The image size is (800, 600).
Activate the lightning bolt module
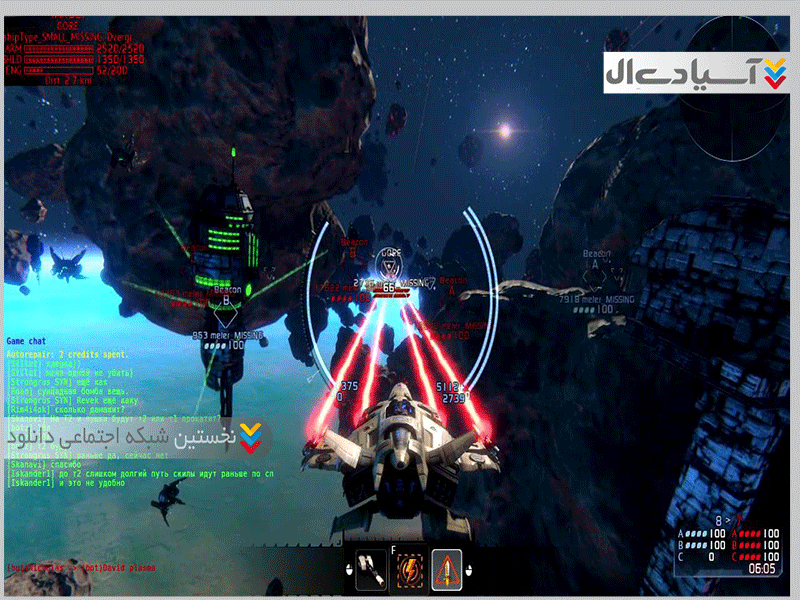[x=409, y=570]
